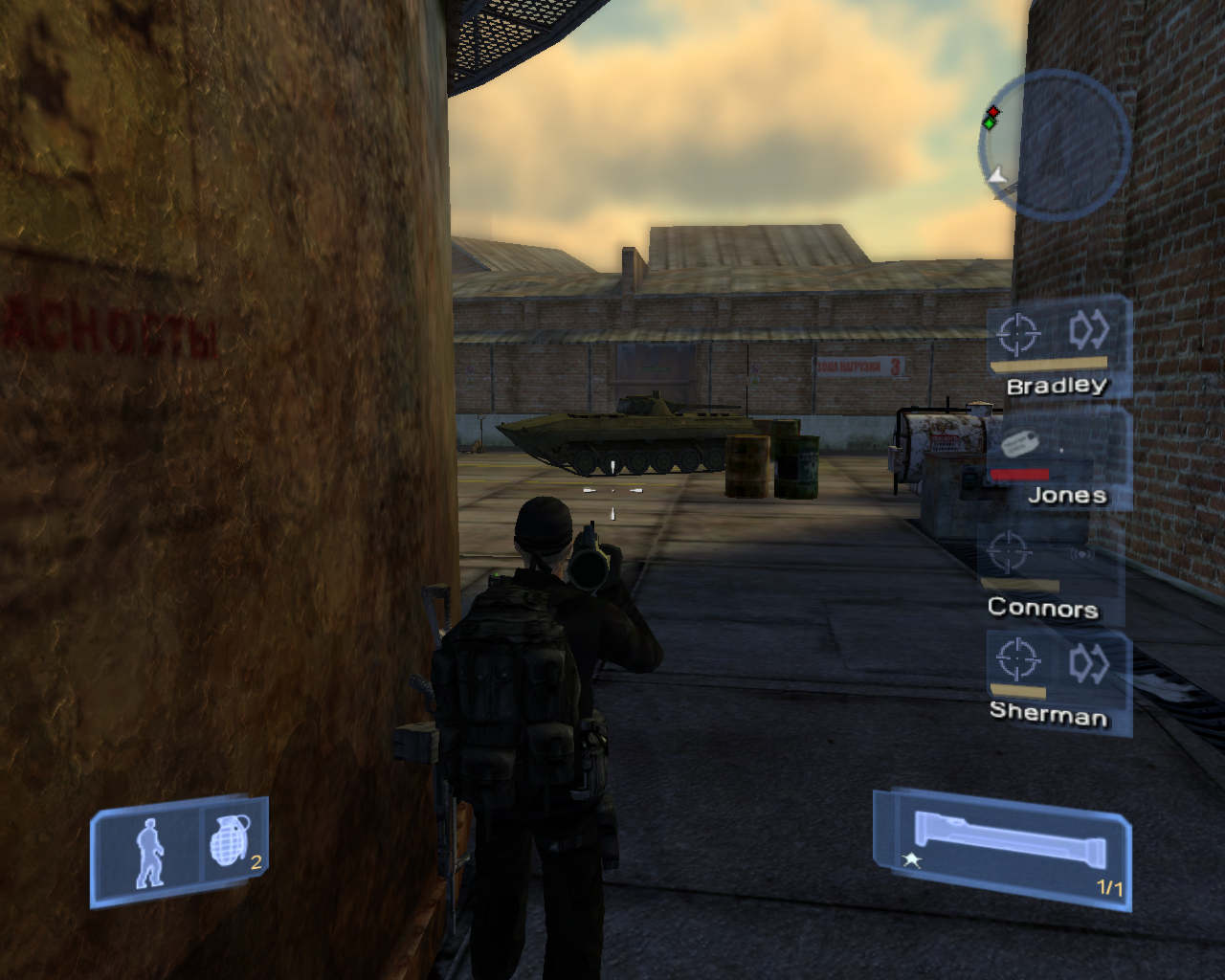Viewport: 1225px width, 980px height.
Task: Click Bradley's double-arrow icon
Action: pyautogui.click(x=1089, y=331)
